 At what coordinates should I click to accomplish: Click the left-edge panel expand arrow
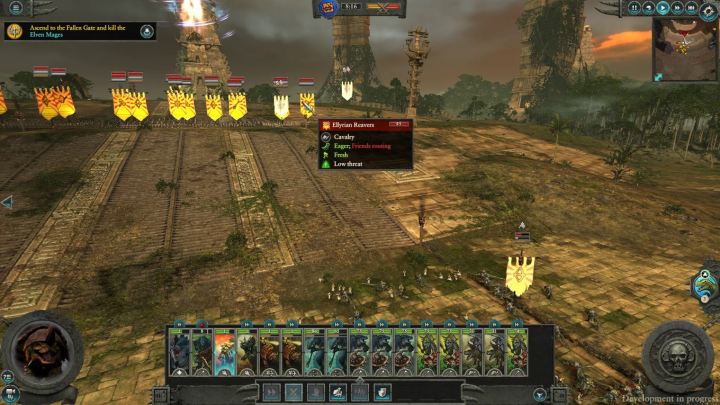(x=6, y=202)
